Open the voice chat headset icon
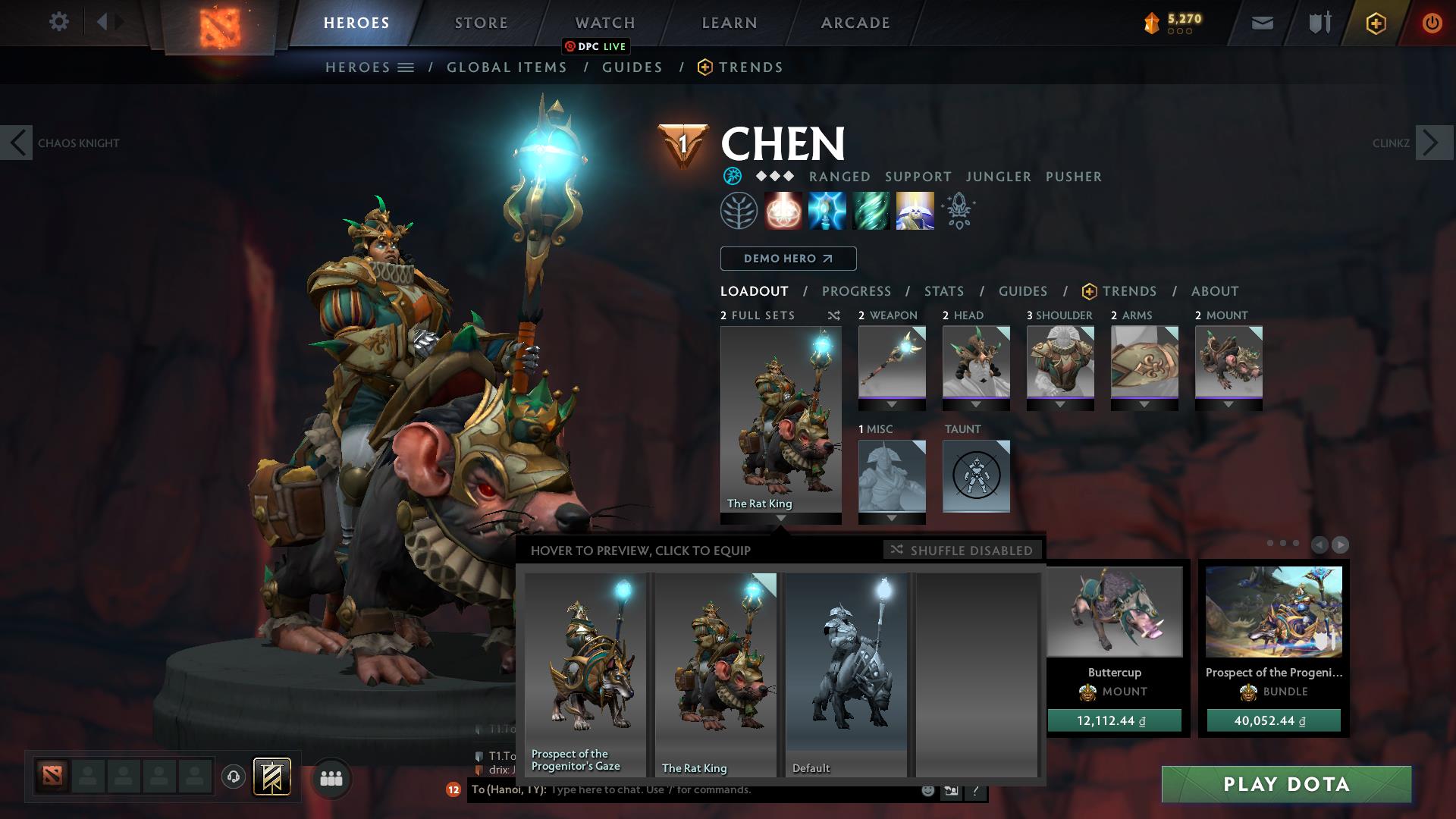 coord(233,777)
